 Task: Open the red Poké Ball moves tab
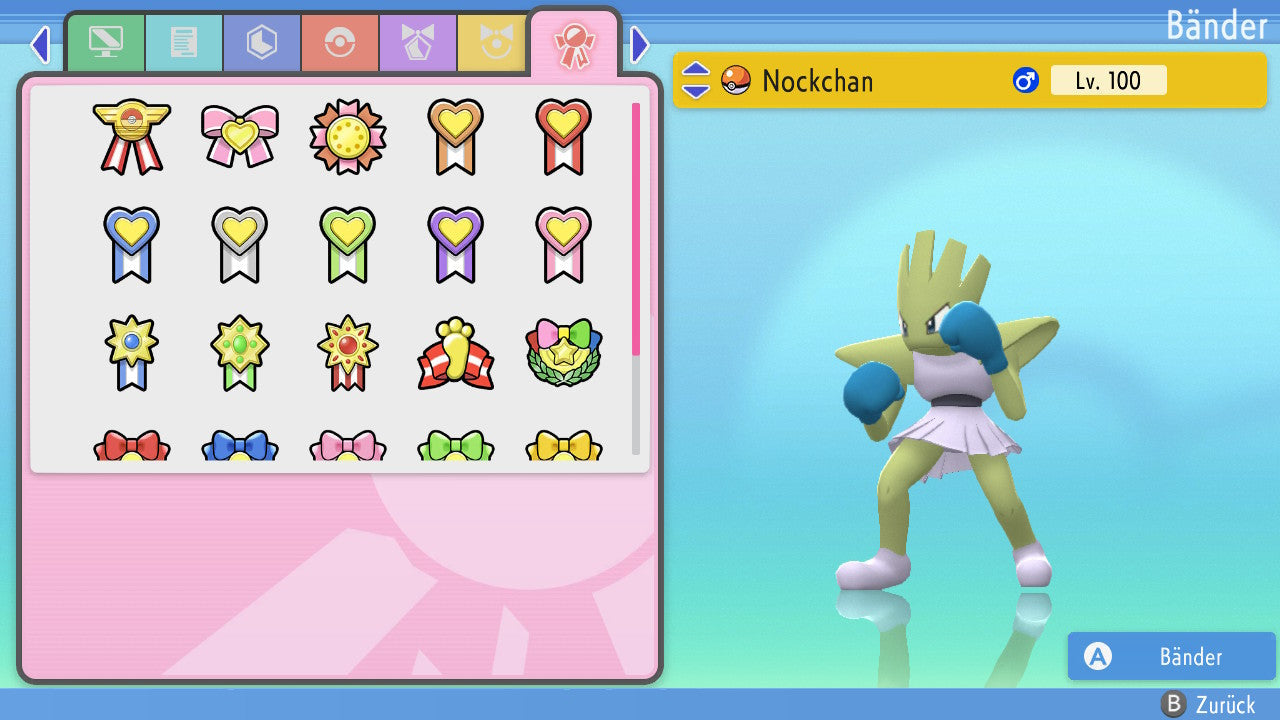coord(339,44)
